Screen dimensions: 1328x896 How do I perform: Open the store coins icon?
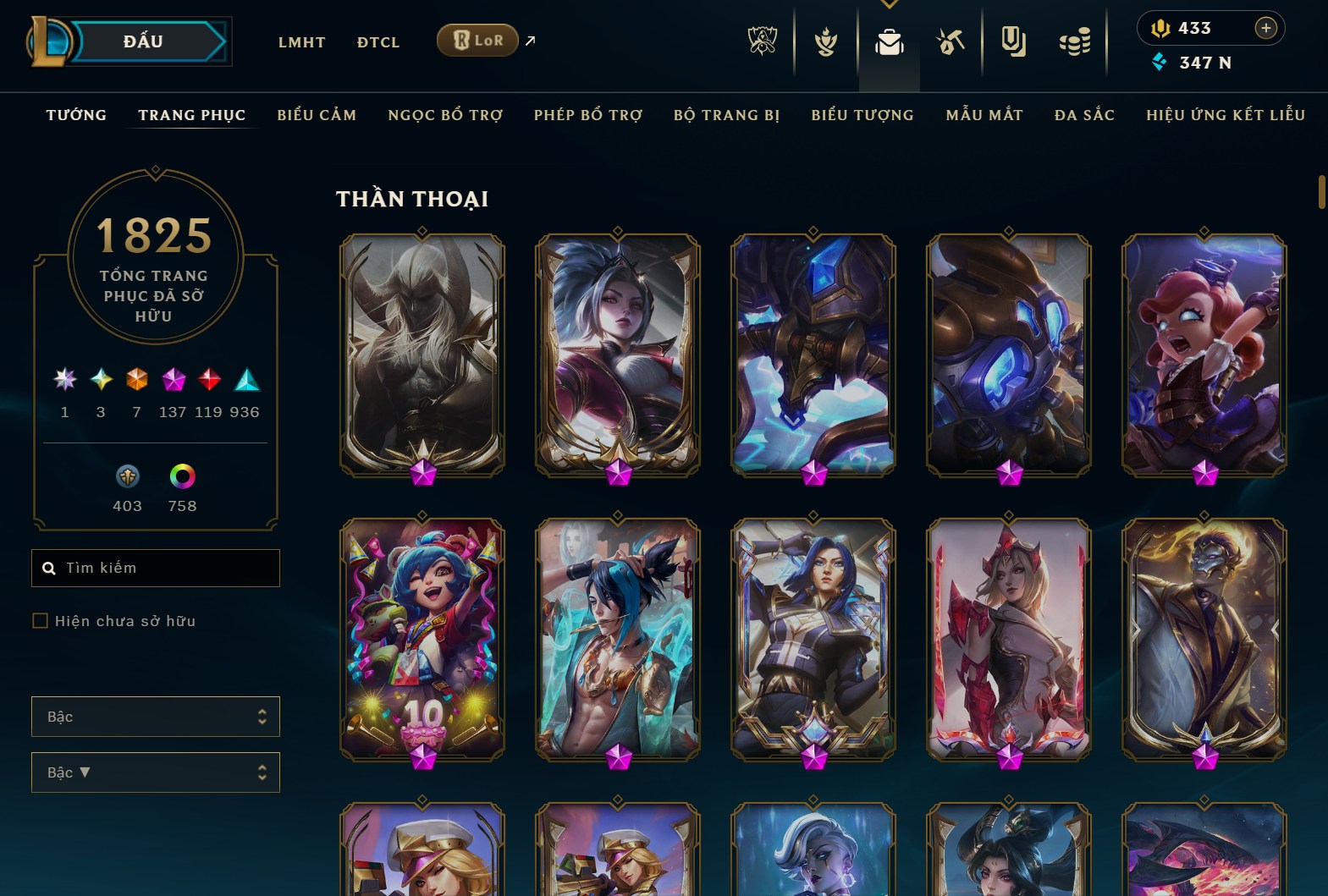[1075, 41]
